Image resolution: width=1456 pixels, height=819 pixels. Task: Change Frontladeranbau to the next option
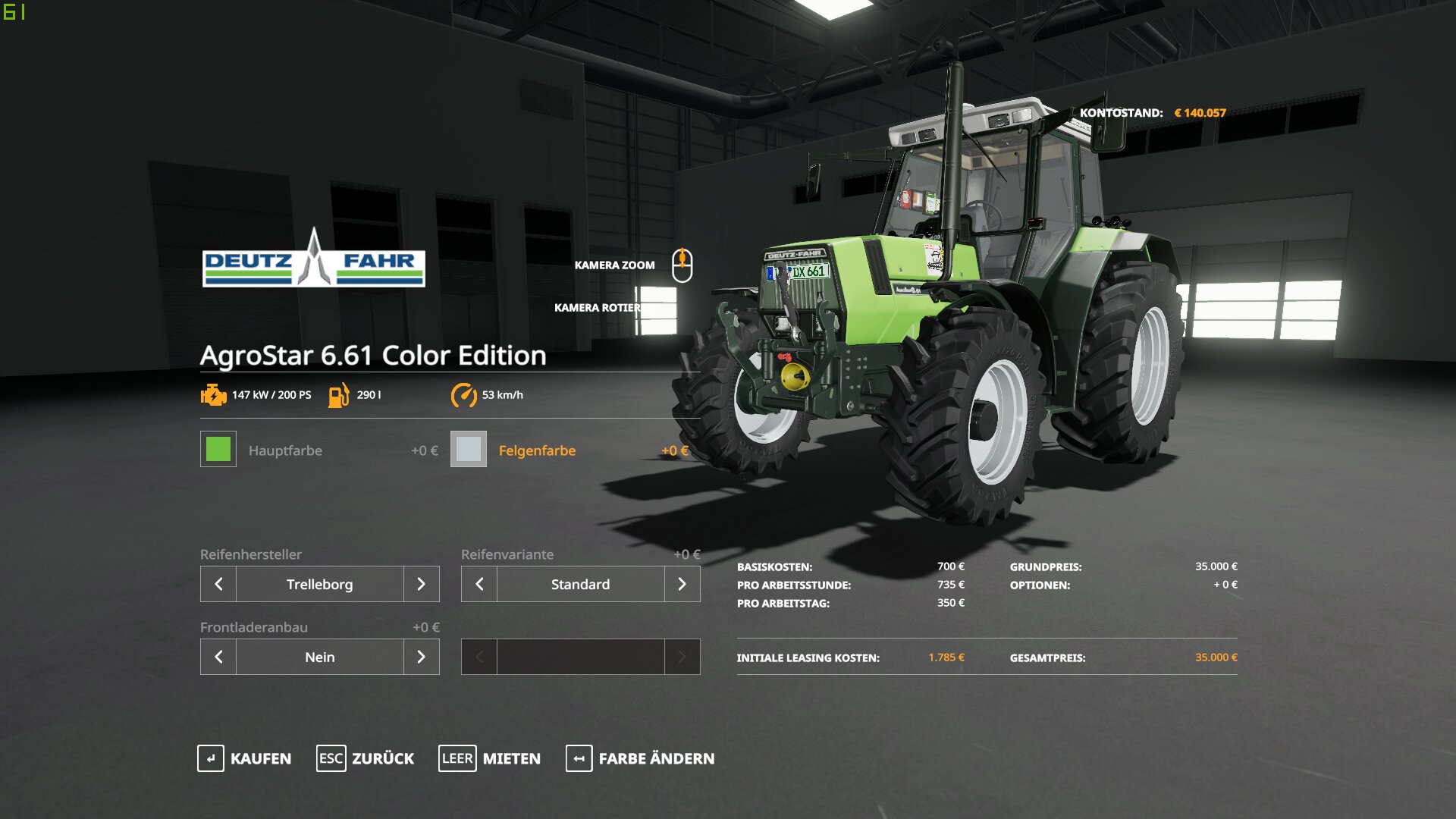(422, 657)
